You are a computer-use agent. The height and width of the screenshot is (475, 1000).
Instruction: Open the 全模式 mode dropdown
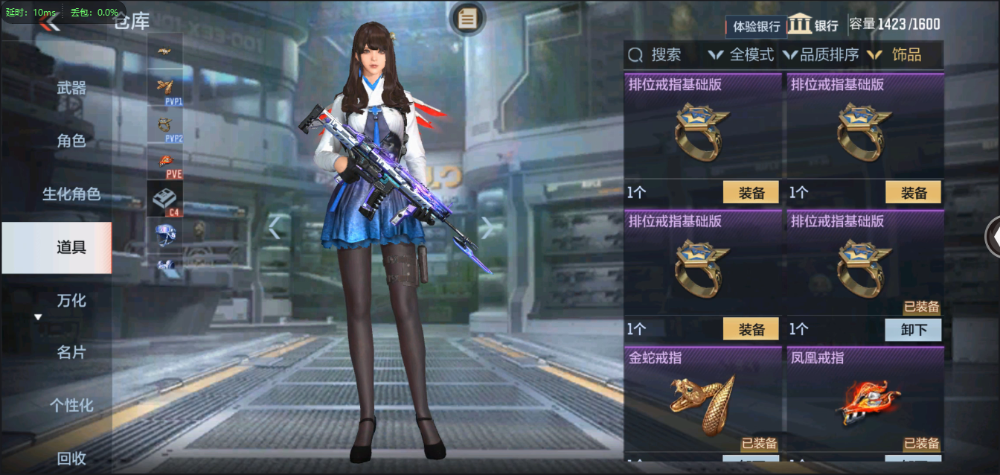741,55
